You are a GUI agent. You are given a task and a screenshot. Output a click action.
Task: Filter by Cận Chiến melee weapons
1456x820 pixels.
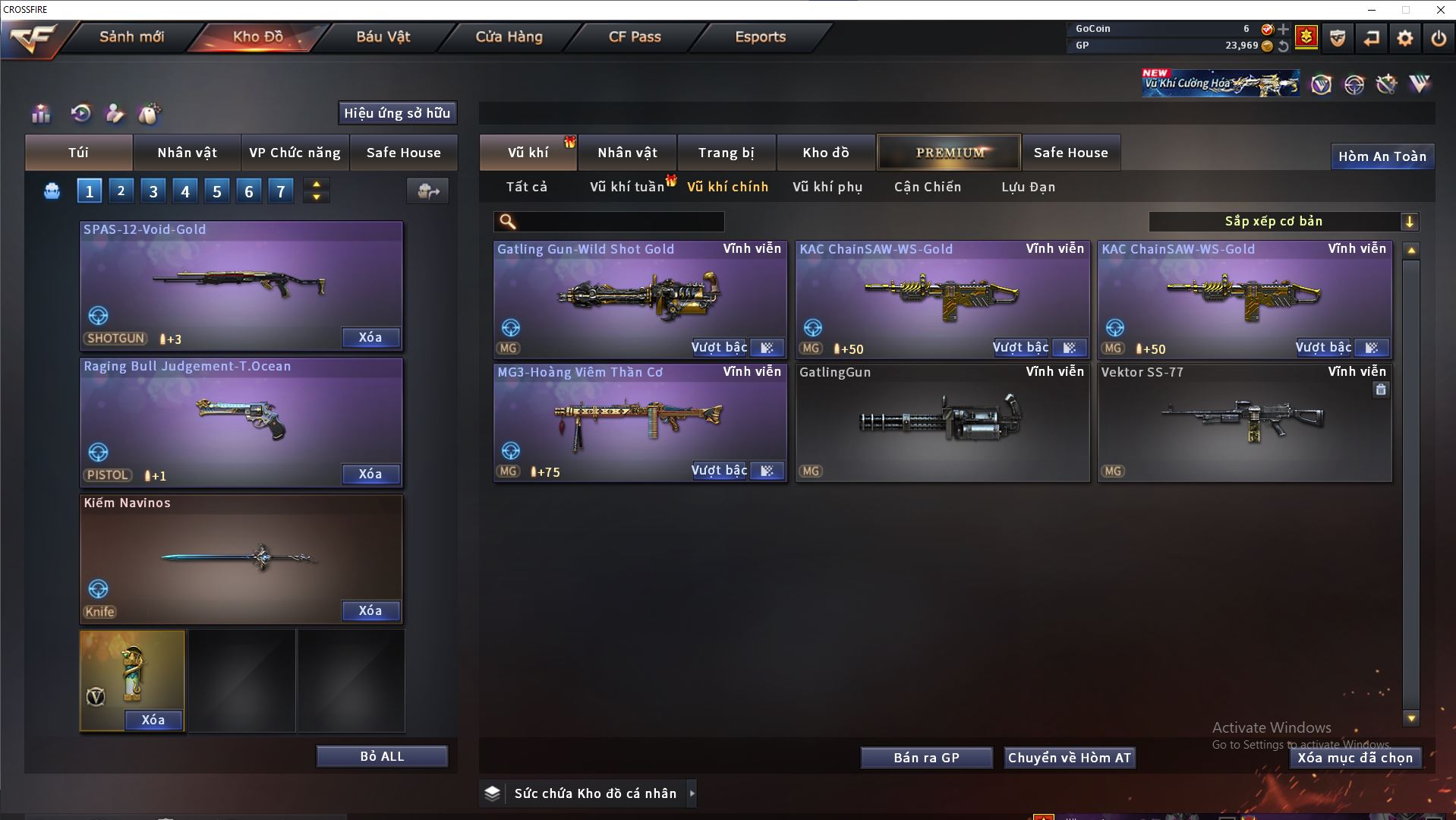(928, 187)
